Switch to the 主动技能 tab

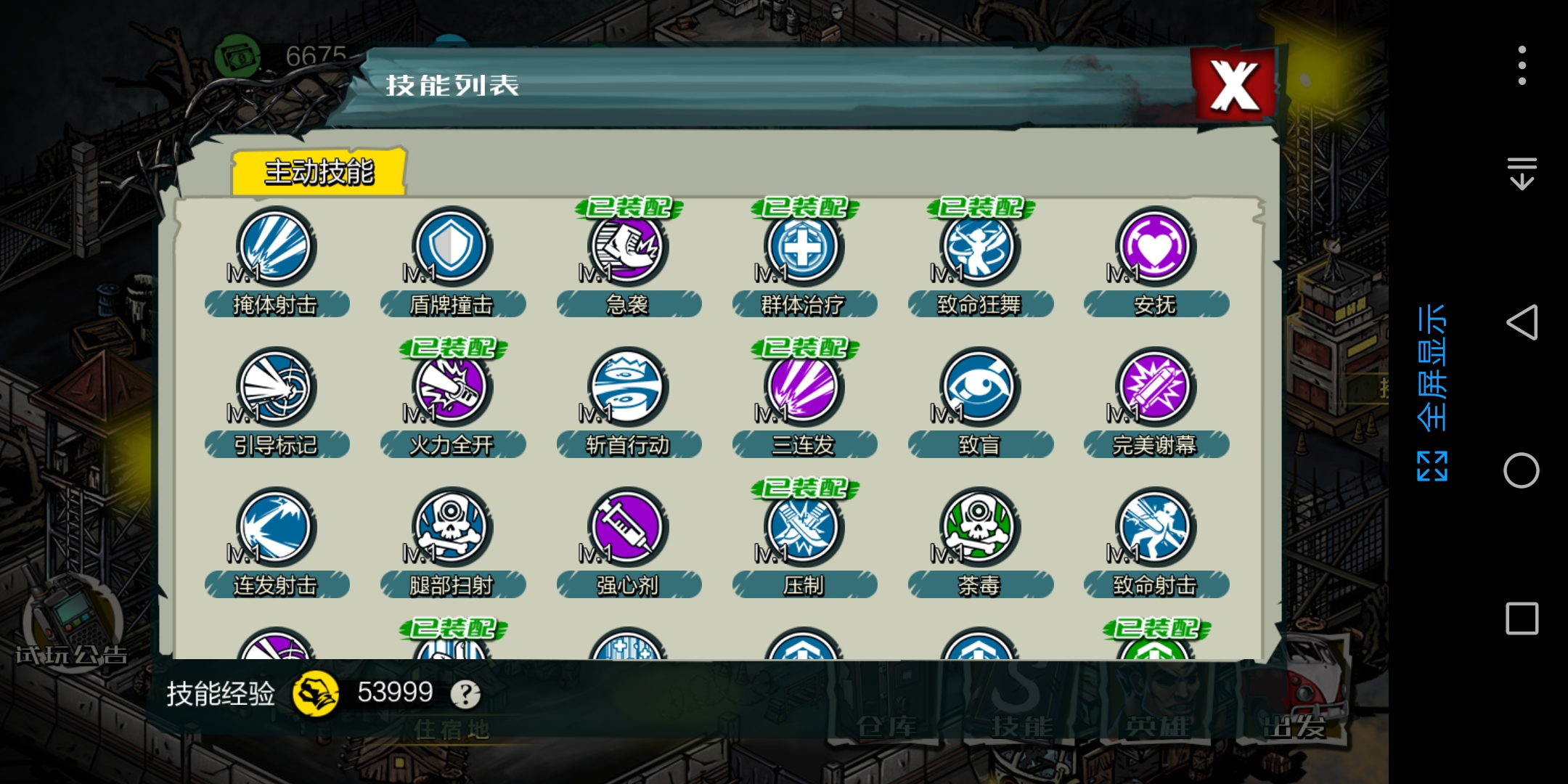pos(319,172)
